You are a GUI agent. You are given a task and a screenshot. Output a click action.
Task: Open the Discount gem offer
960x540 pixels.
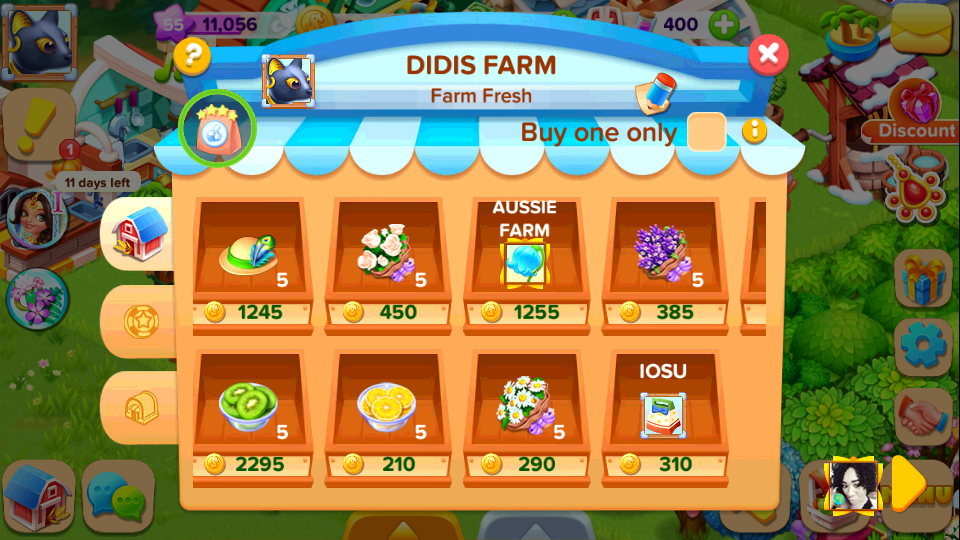[915, 112]
